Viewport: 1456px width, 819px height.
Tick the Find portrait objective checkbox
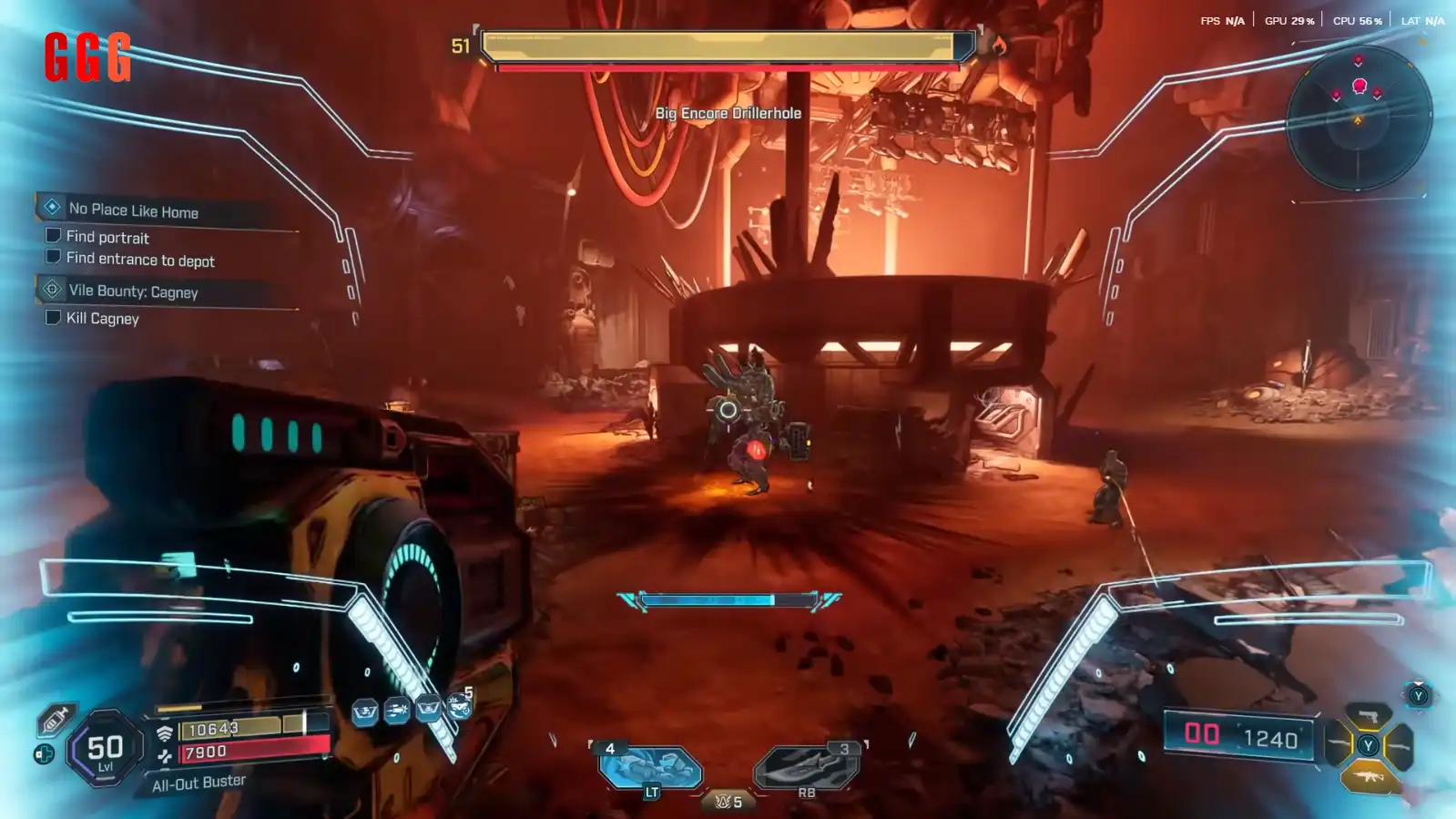tap(54, 236)
